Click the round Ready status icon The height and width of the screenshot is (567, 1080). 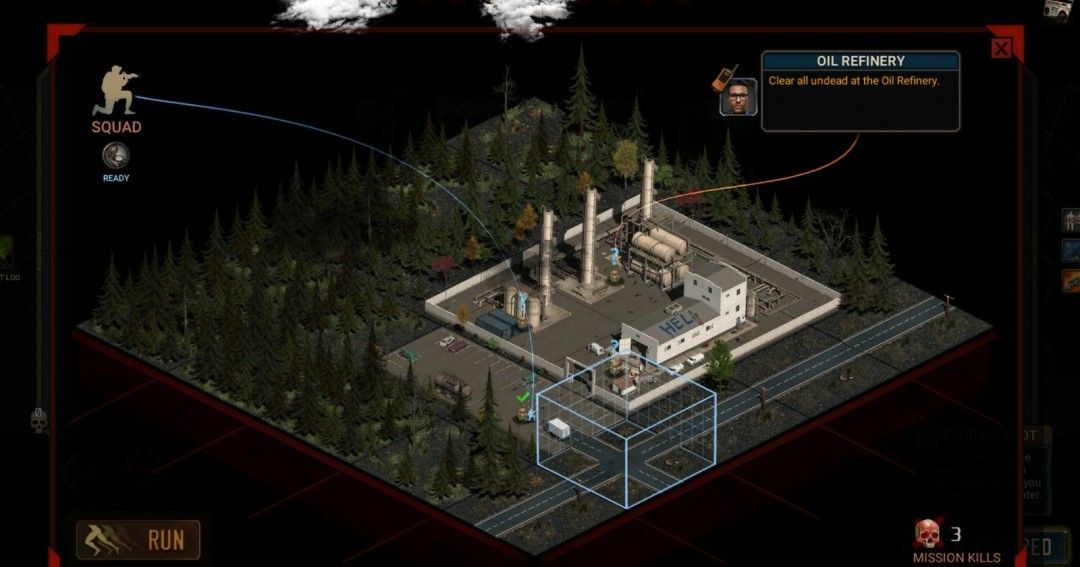point(116,156)
